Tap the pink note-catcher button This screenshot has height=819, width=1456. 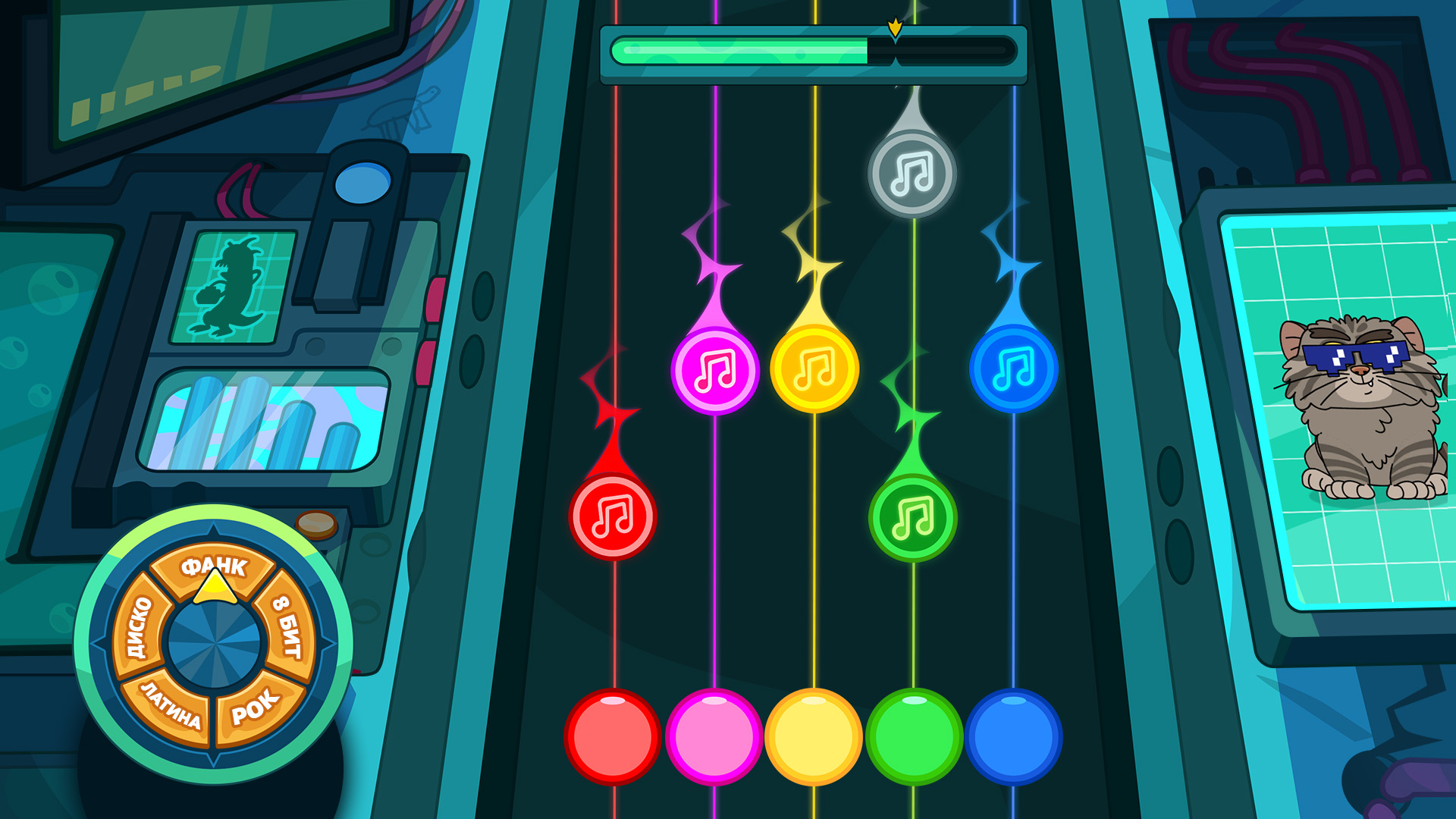click(x=714, y=736)
